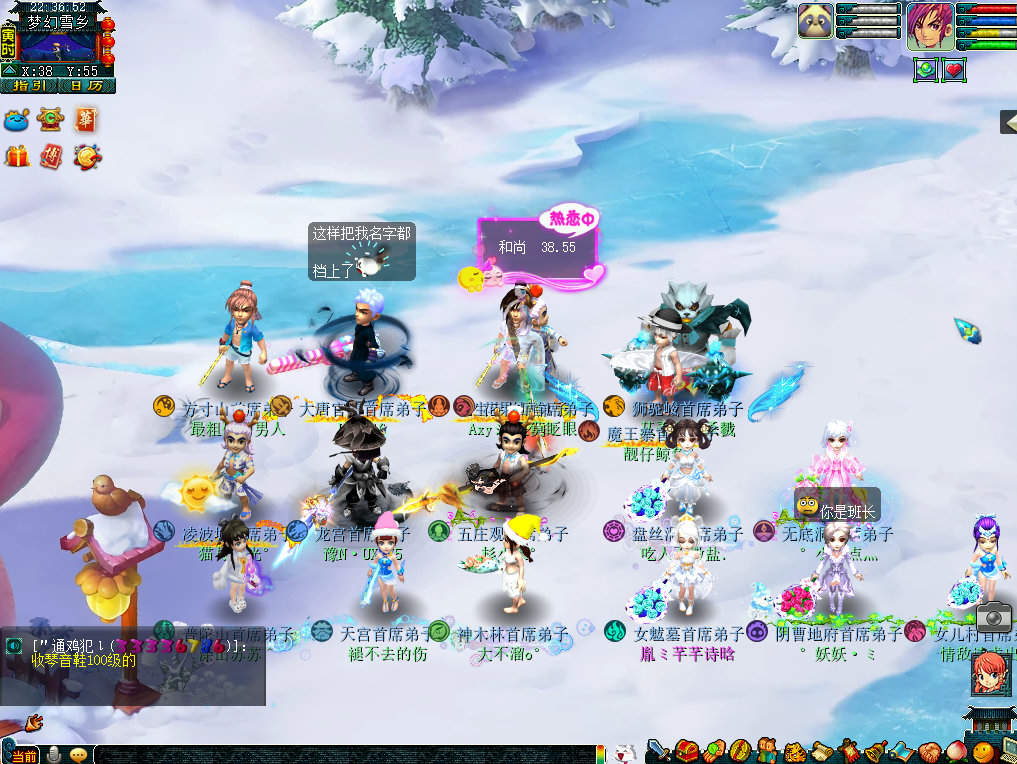Viewport: 1017px width, 764px height.
Task: Click the sword attack icon in toolbar
Action: (x=658, y=750)
